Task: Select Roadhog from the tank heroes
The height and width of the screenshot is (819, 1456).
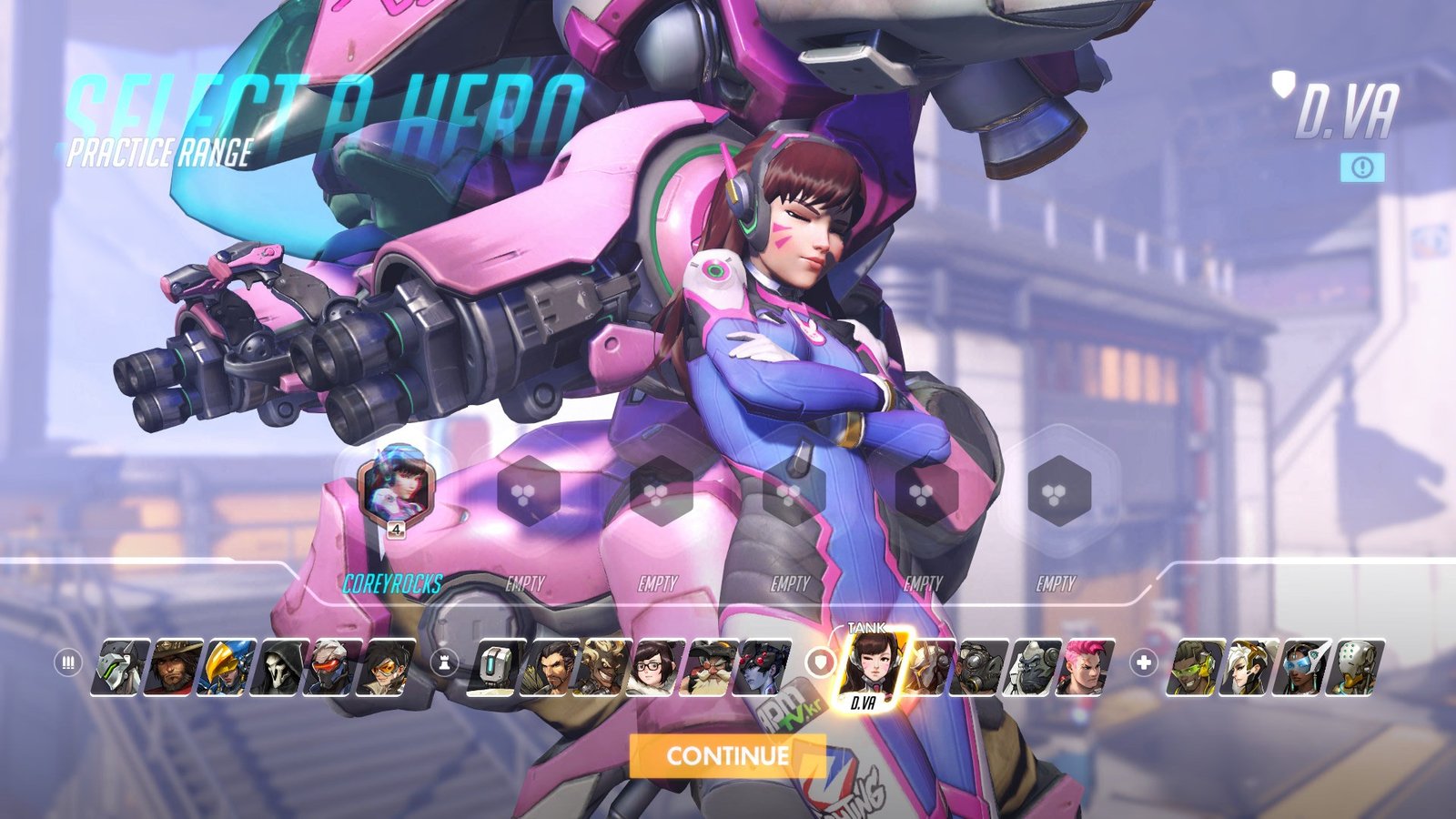Action: [981, 667]
